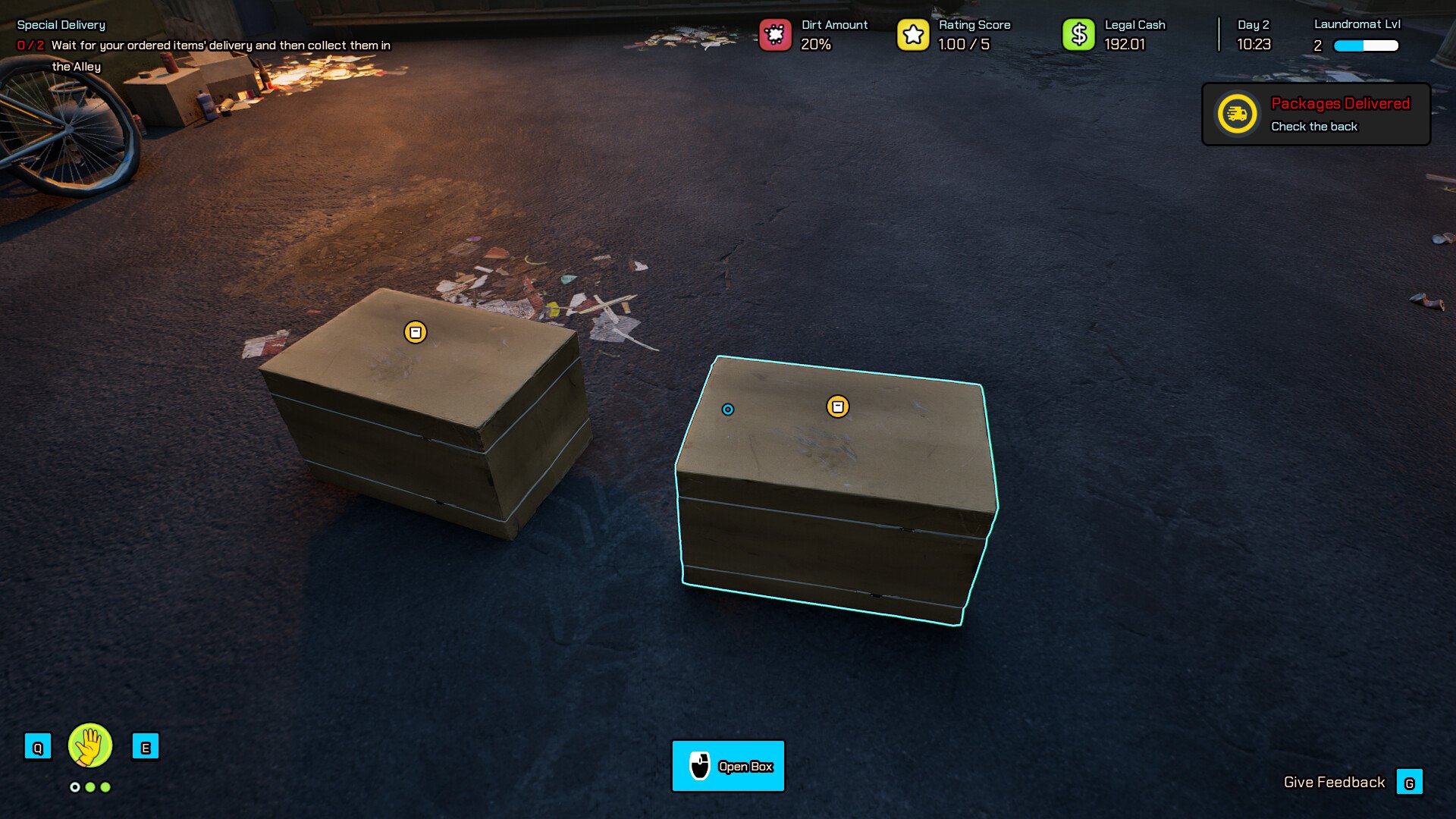Viewport: 1456px width, 819px height.
Task: Click the Legal Cash dollar icon
Action: [1078, 35]
